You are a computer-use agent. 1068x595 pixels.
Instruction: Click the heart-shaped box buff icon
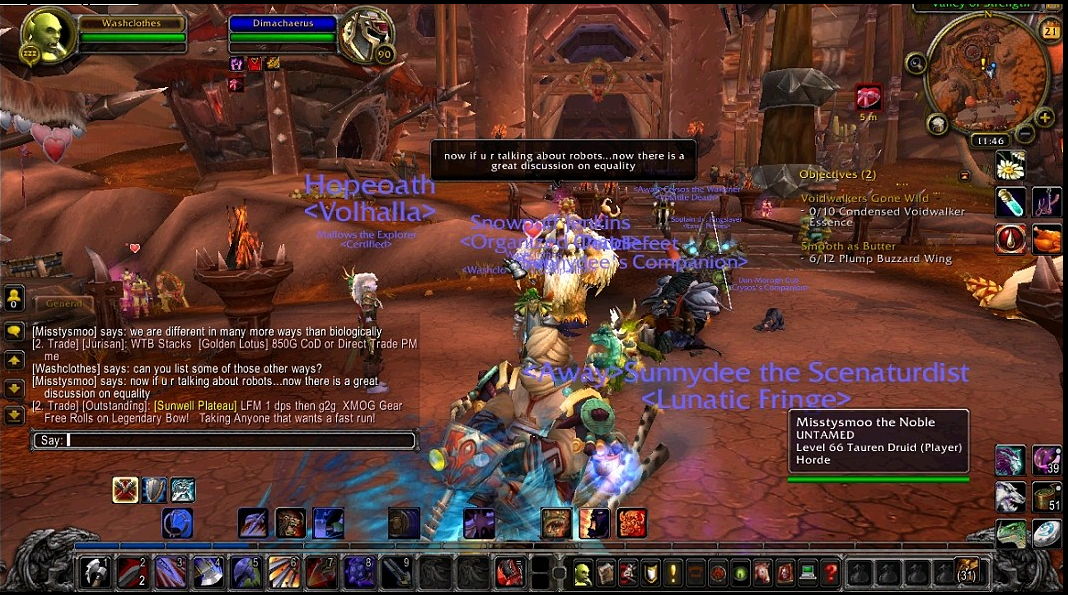coord(869,97)
